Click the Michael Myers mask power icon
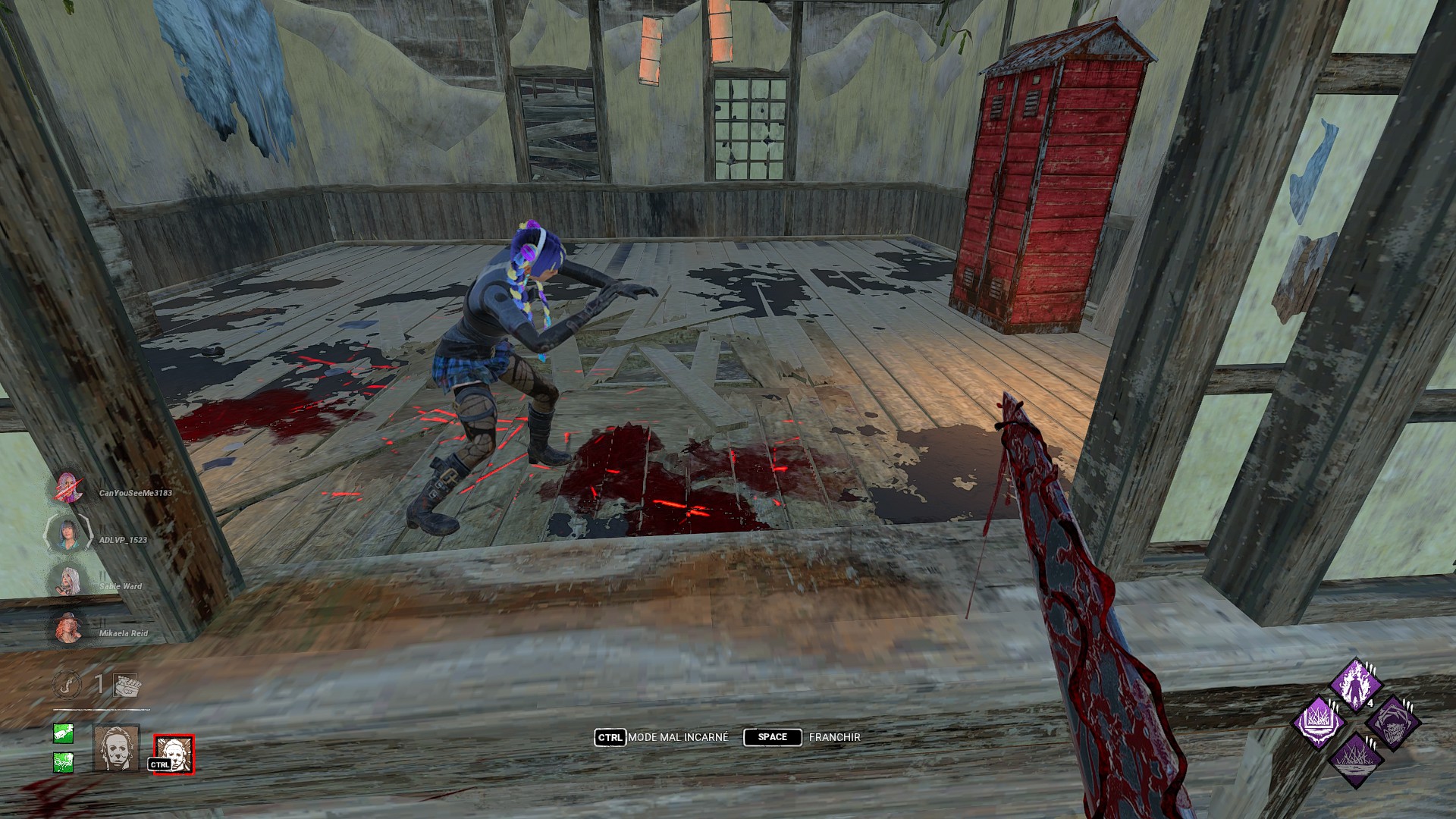 (x=116, y=747)
